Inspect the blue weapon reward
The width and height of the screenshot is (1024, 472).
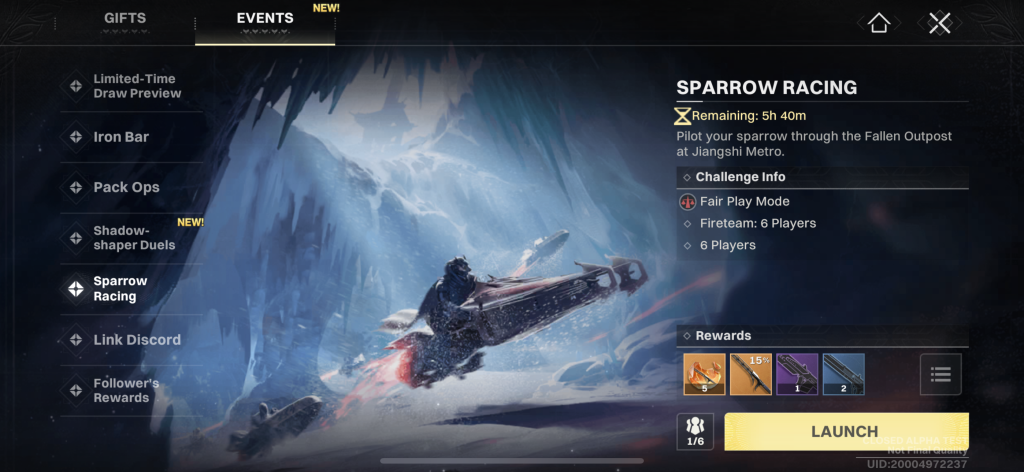click(x=843, y=375)
